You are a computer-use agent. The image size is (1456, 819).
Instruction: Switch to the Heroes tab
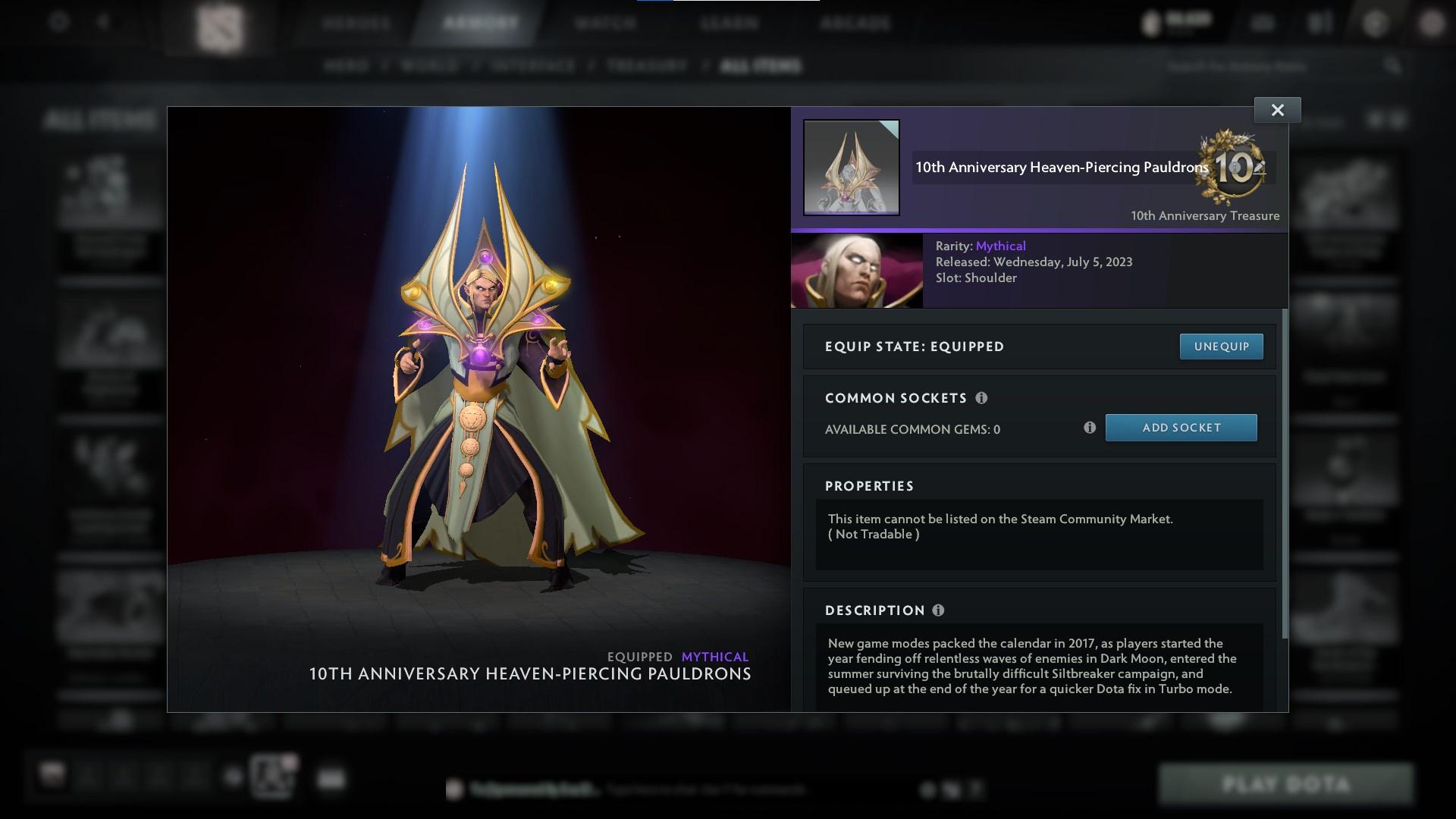point(355,23)
